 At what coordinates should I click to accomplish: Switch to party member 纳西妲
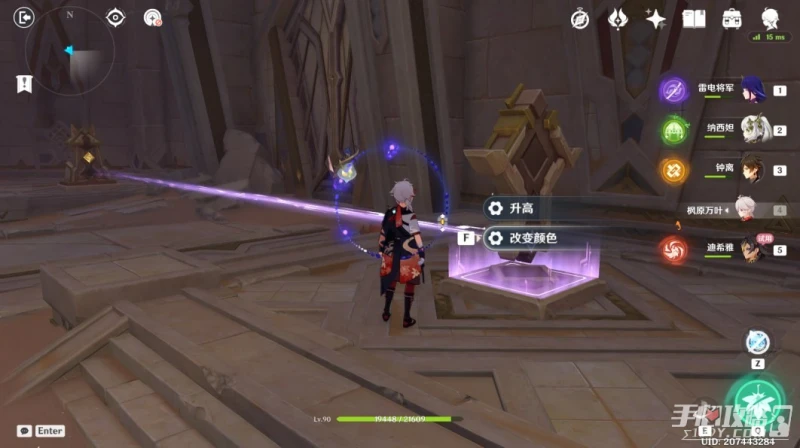751,130
